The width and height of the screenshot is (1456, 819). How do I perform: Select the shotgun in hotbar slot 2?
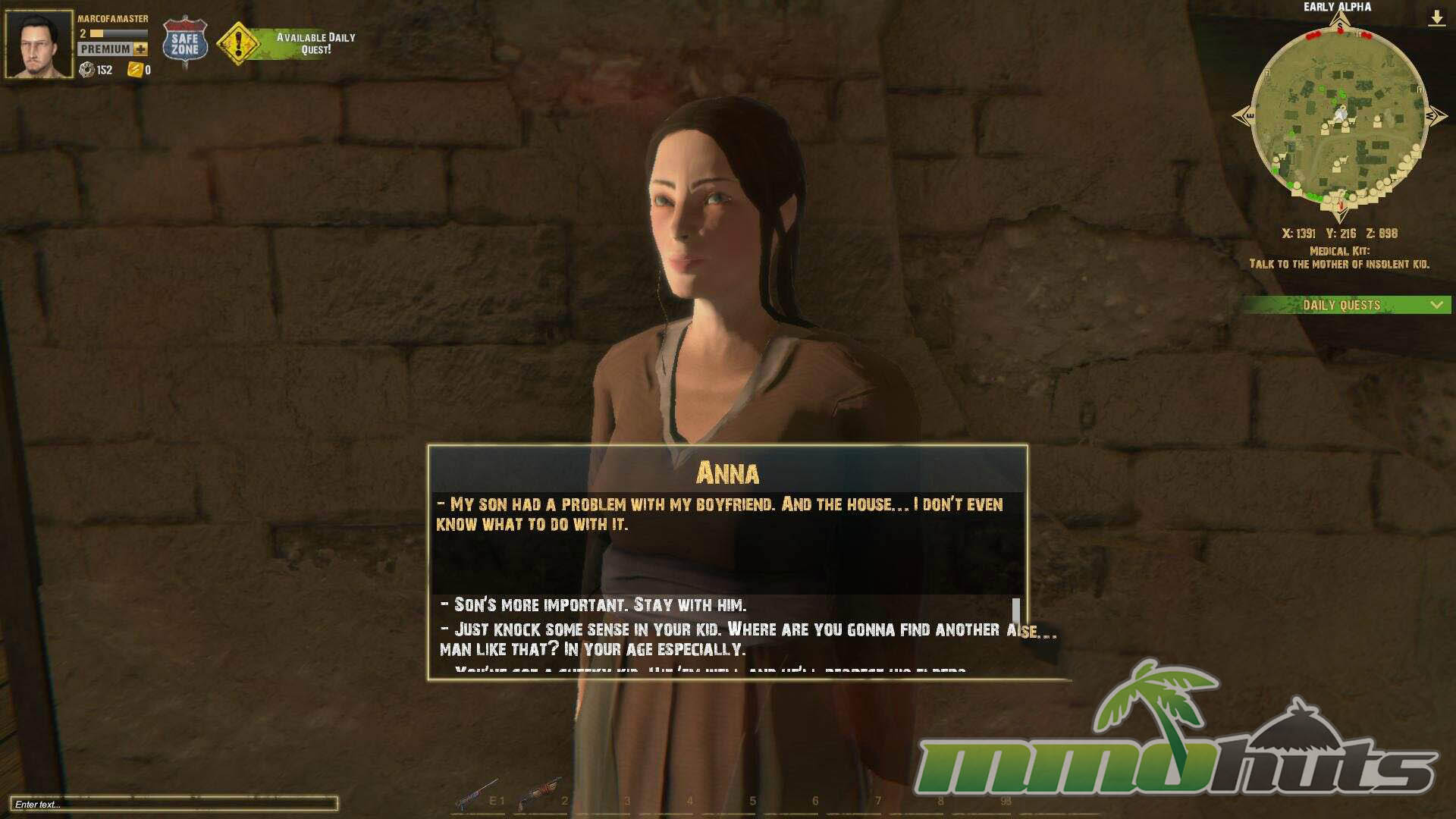tap(539, 794)
